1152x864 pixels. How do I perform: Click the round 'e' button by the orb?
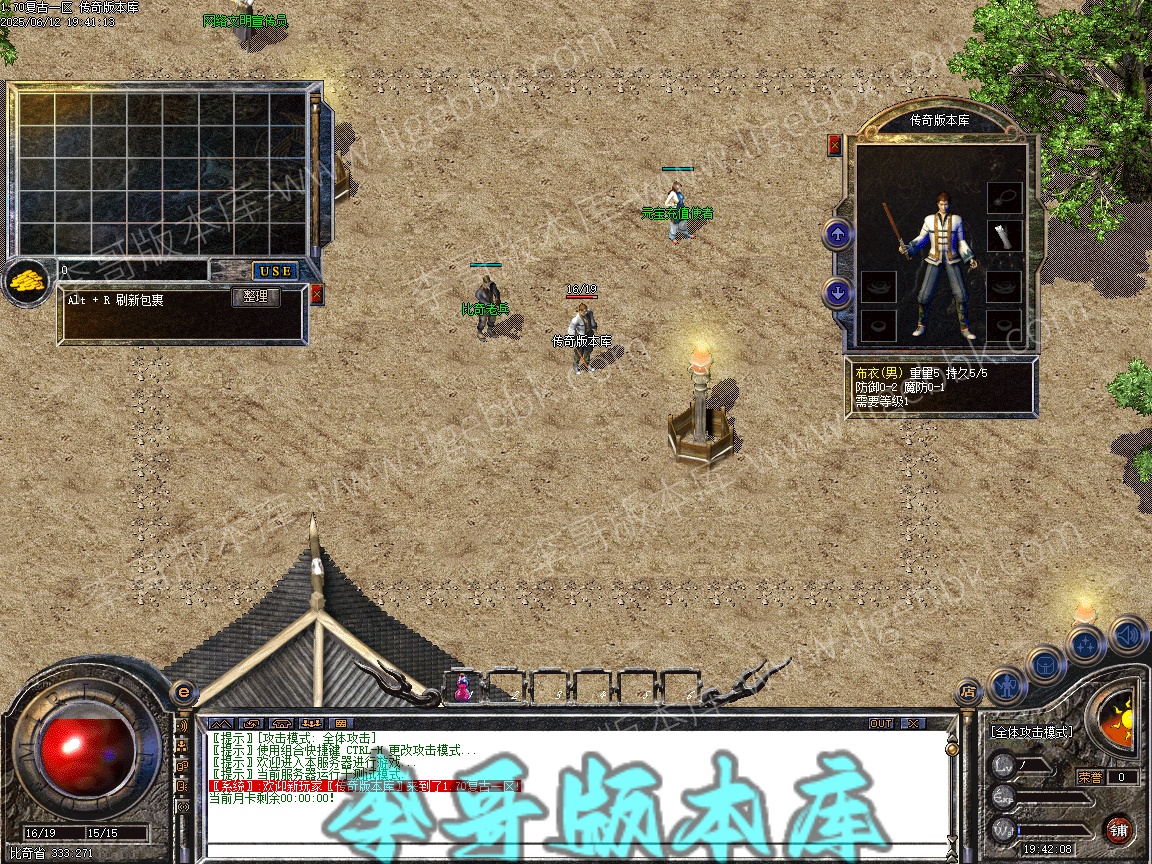183,691
